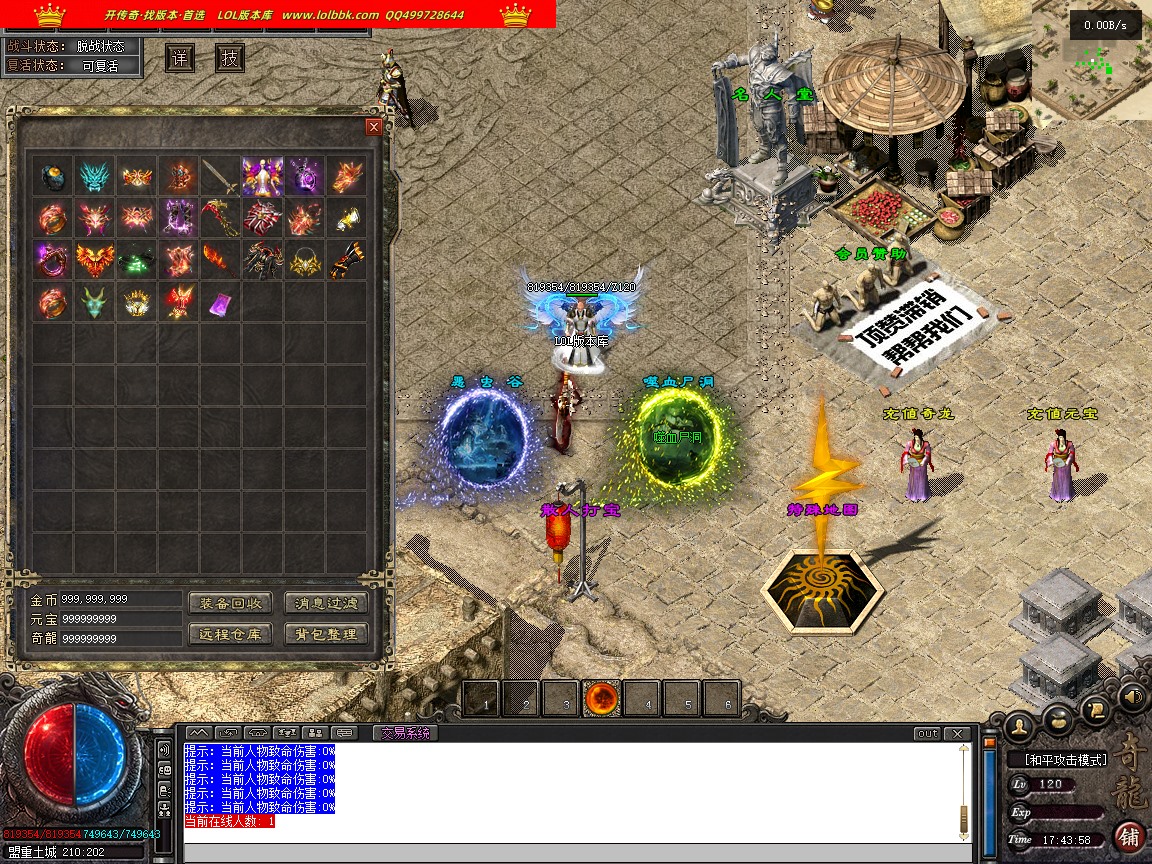1152x864 pixels.
Task: Choose the golden necklace item
Action: click(x=305, y=260)
